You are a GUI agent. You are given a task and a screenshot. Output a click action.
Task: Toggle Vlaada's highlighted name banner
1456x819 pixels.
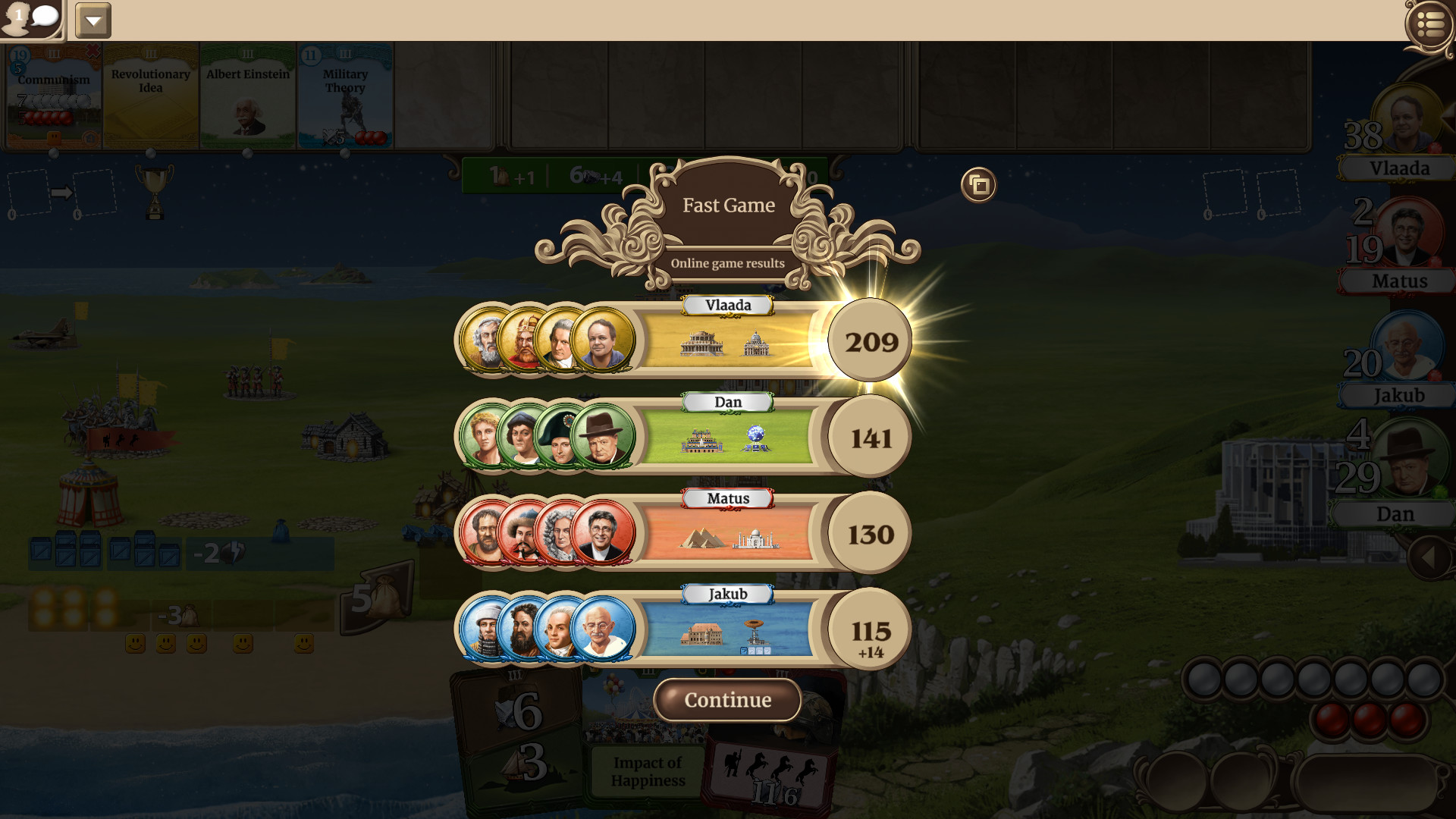click(x=726, y=305)
